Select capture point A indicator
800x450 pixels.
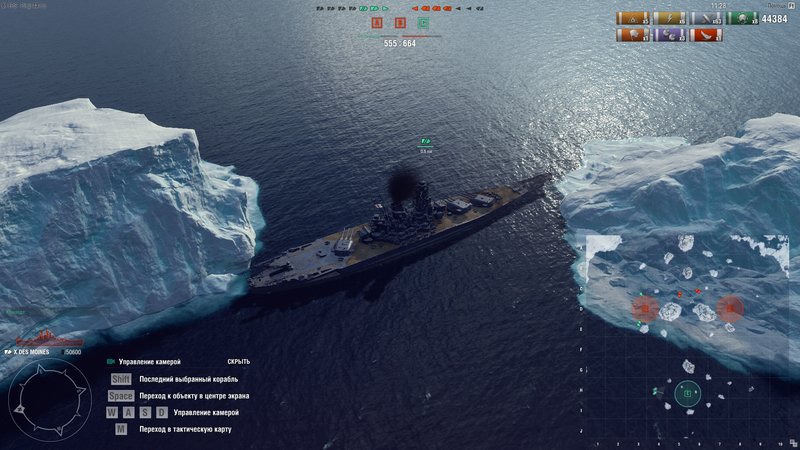click(x=378, y=22)
